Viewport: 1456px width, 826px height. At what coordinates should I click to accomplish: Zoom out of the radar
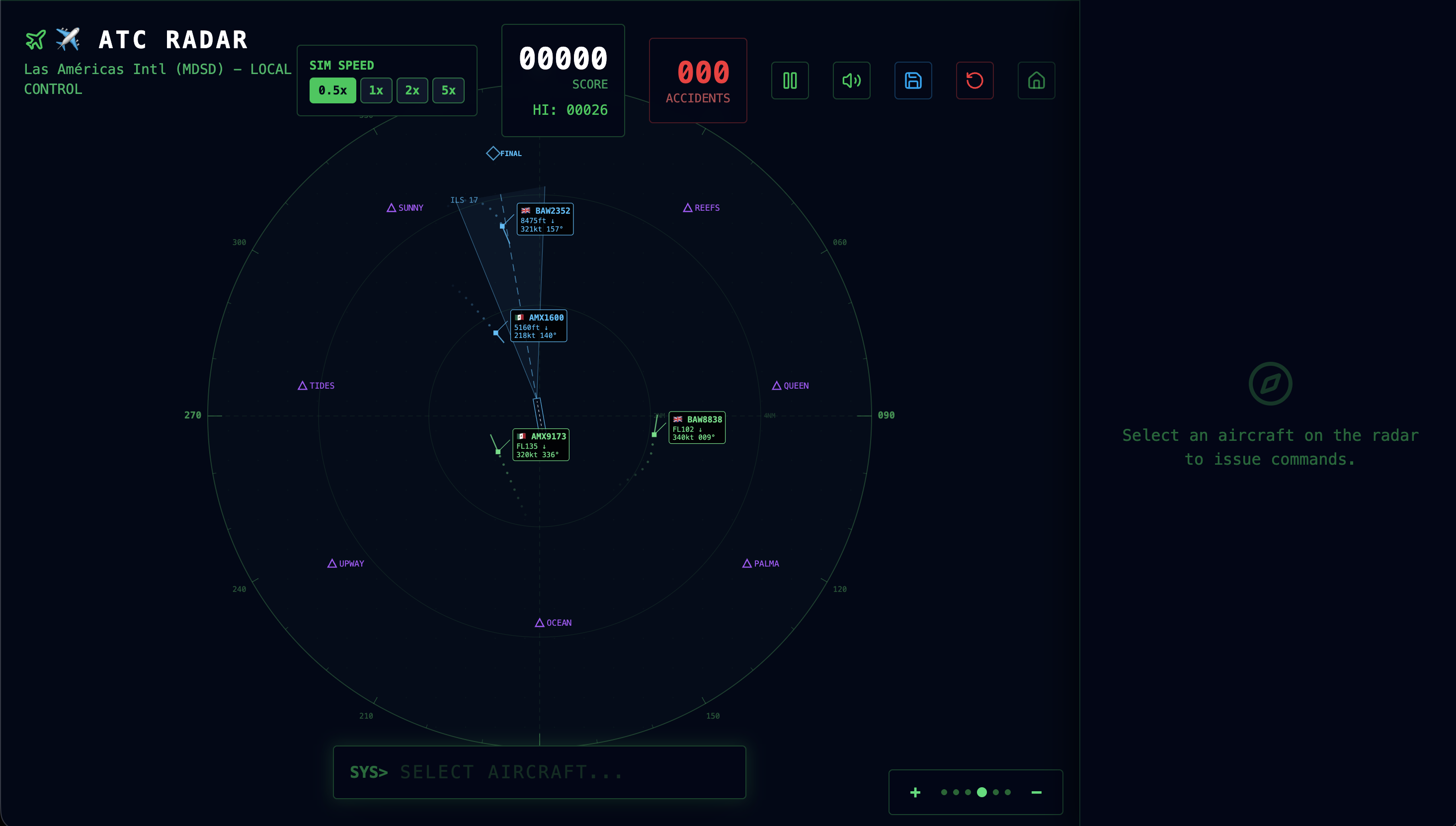[1036, 792]
